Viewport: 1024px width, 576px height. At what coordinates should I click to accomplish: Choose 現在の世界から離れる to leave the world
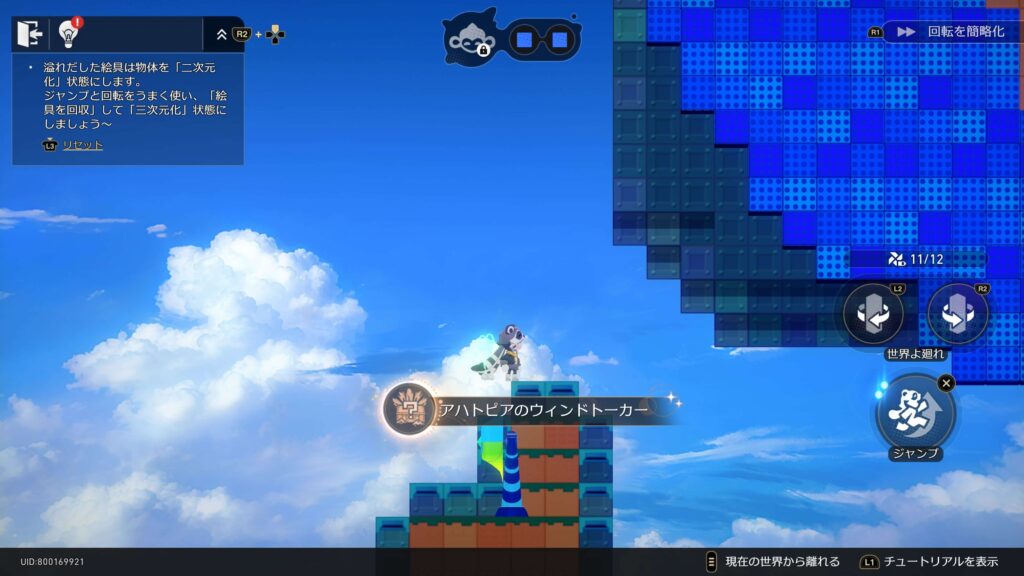(775, 562)
